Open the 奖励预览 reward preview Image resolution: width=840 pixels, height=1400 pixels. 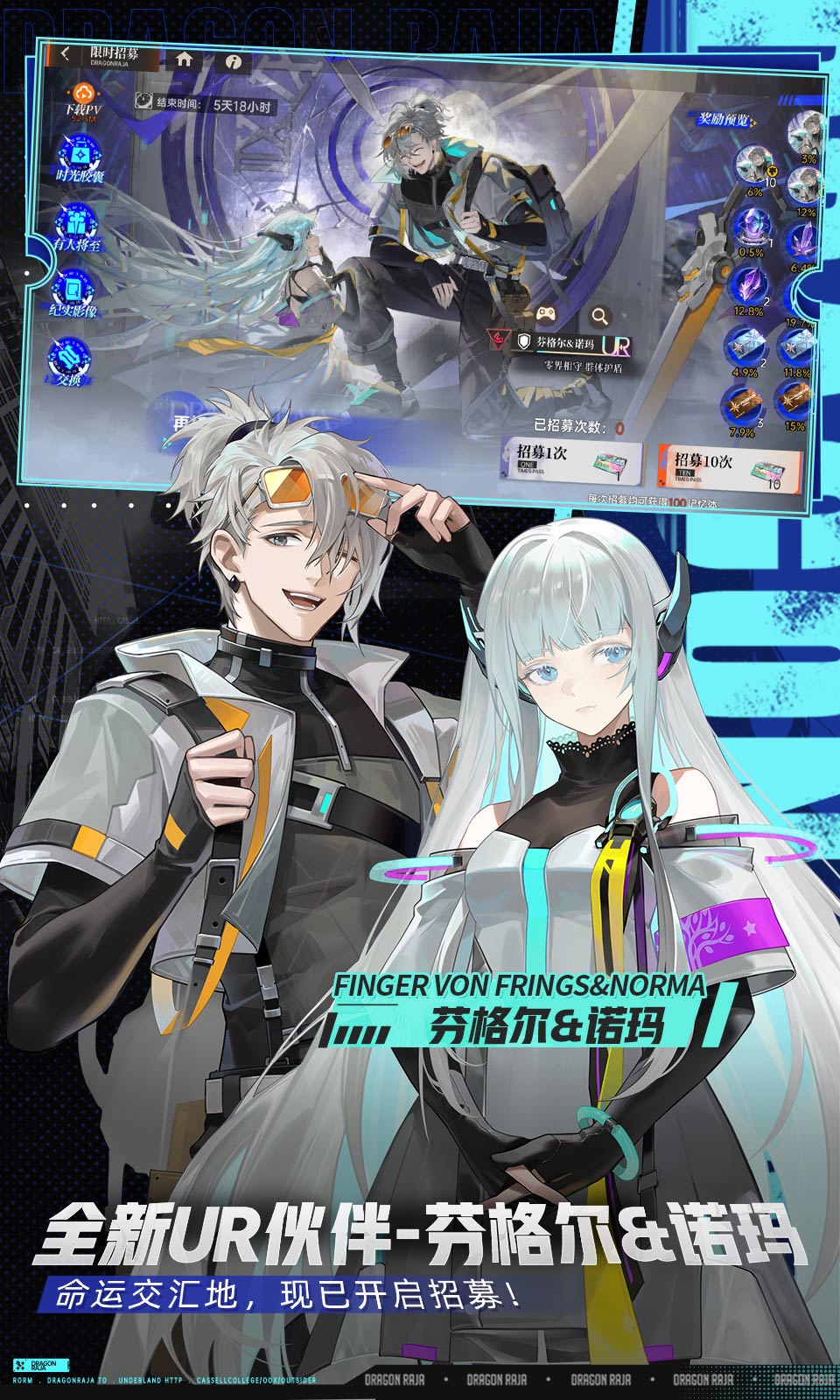coord(724,120)
